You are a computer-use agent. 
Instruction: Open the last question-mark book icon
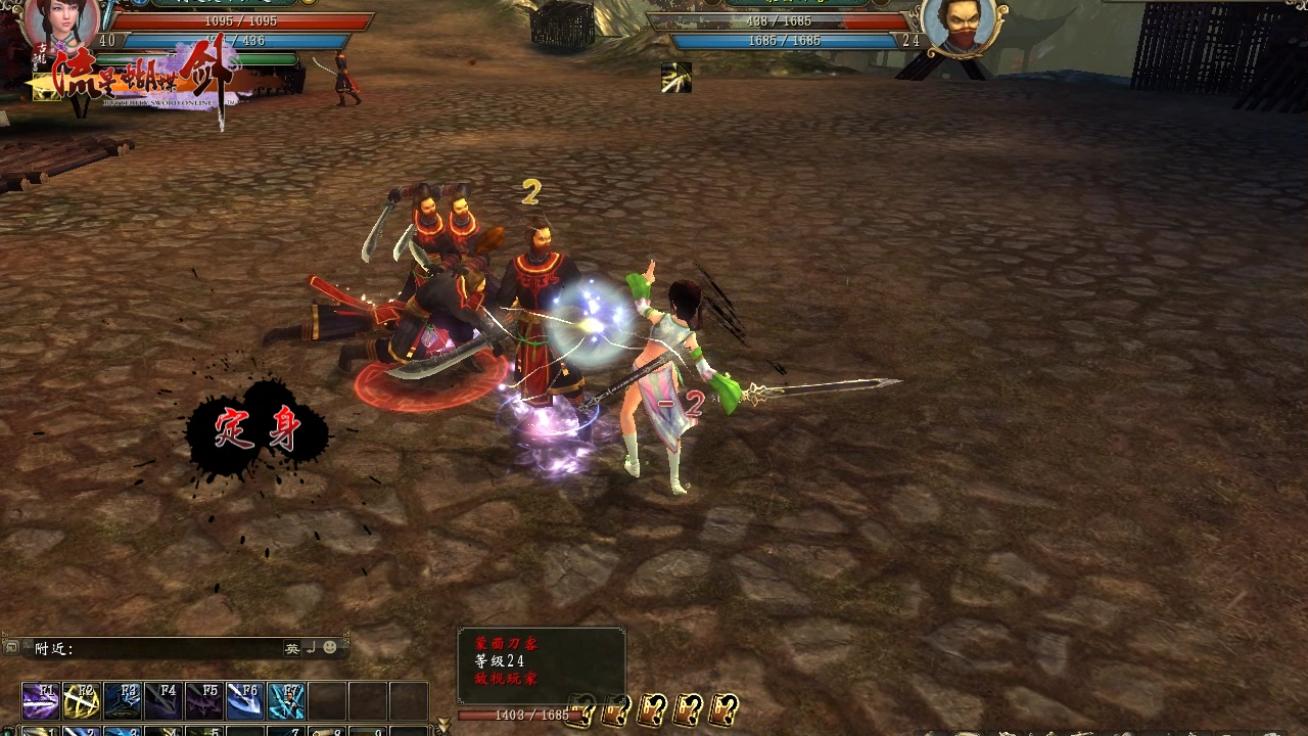click(x=724, y=708)
